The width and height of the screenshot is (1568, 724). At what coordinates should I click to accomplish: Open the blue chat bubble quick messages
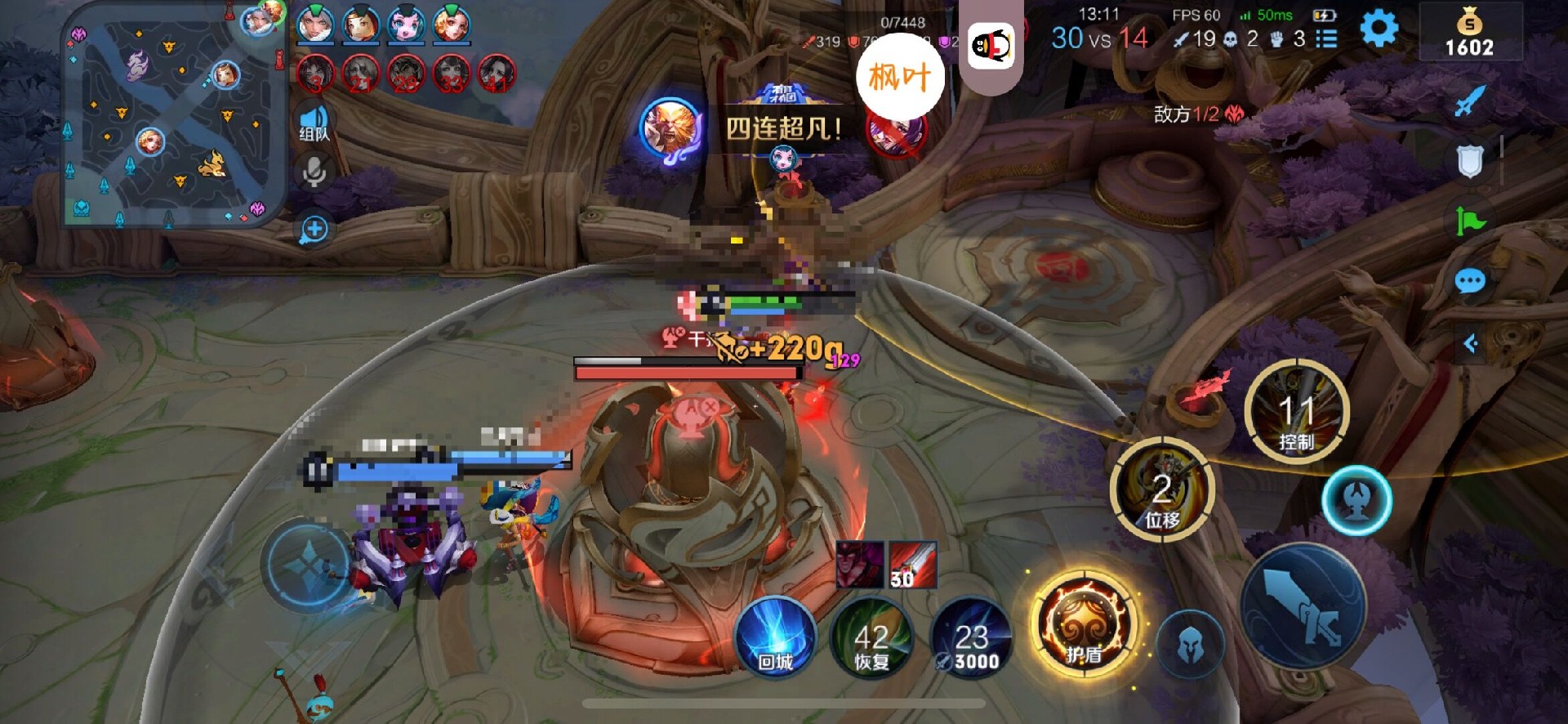pyautogui.click(x=1470, y=282)
